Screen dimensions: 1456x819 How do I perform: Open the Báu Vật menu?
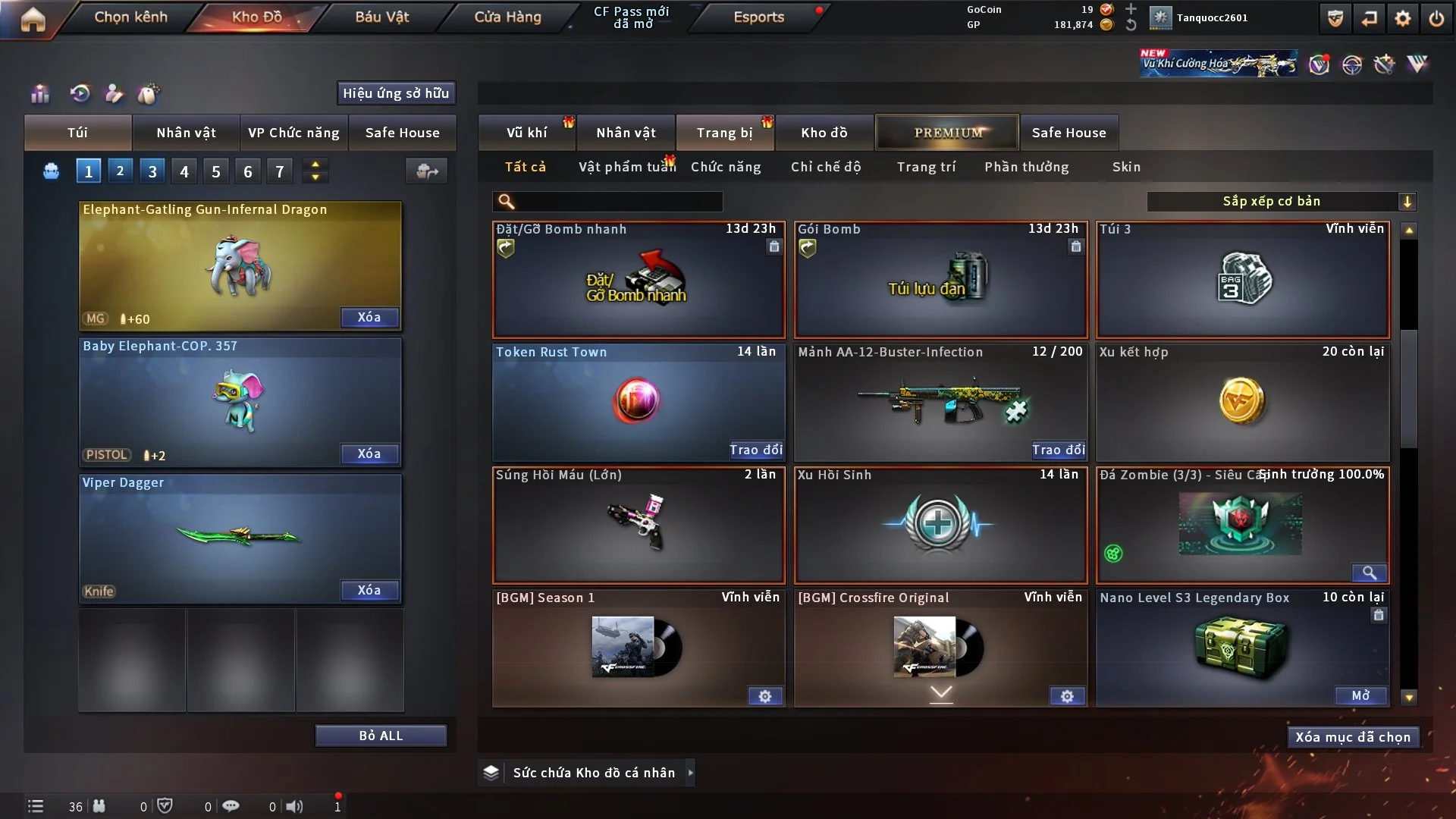pos(381,17)
